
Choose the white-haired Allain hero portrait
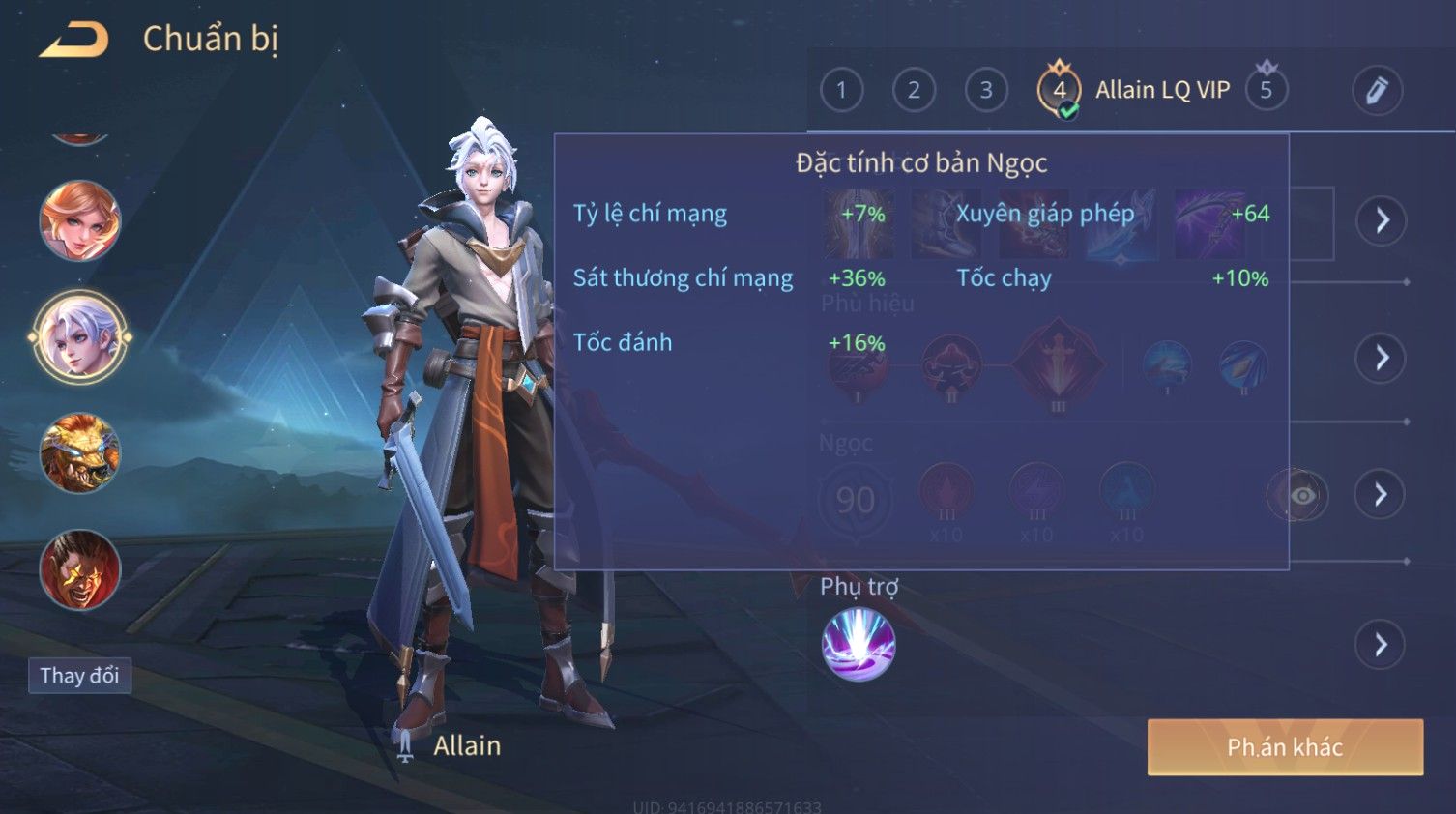pos(80,337)
